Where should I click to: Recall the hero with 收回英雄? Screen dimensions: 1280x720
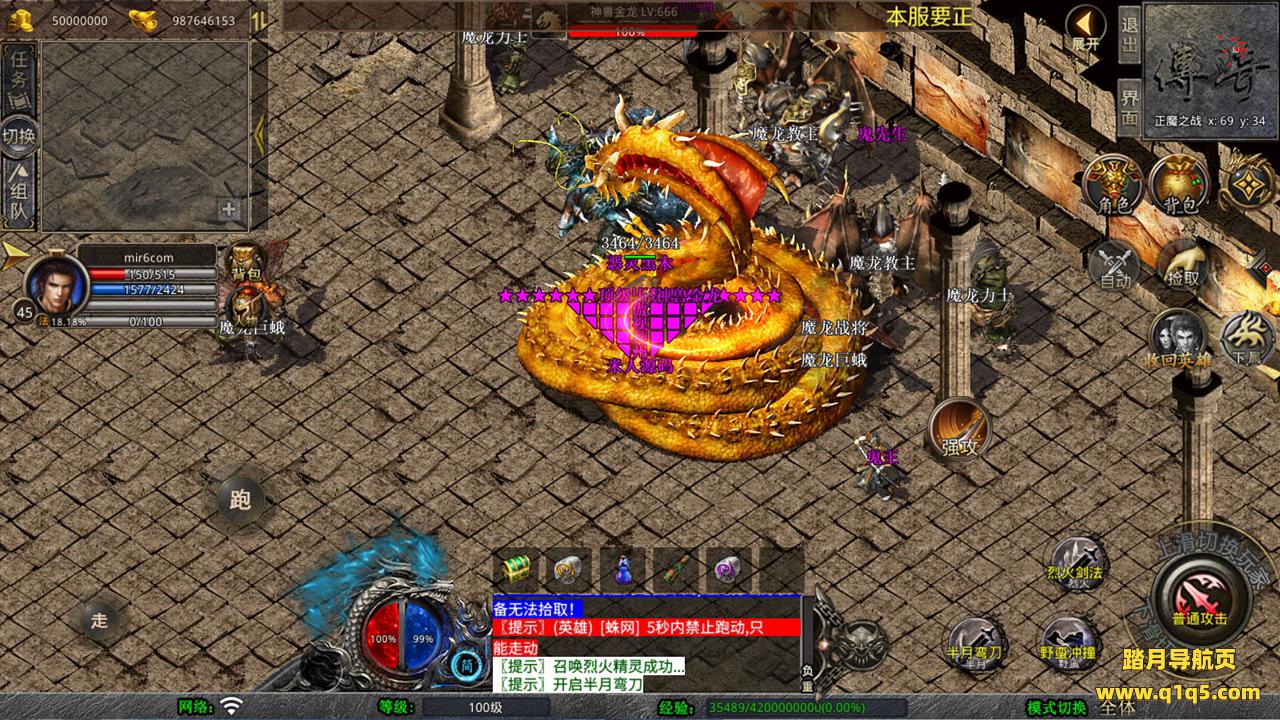pyautogui.click(x=1177, y=340)
